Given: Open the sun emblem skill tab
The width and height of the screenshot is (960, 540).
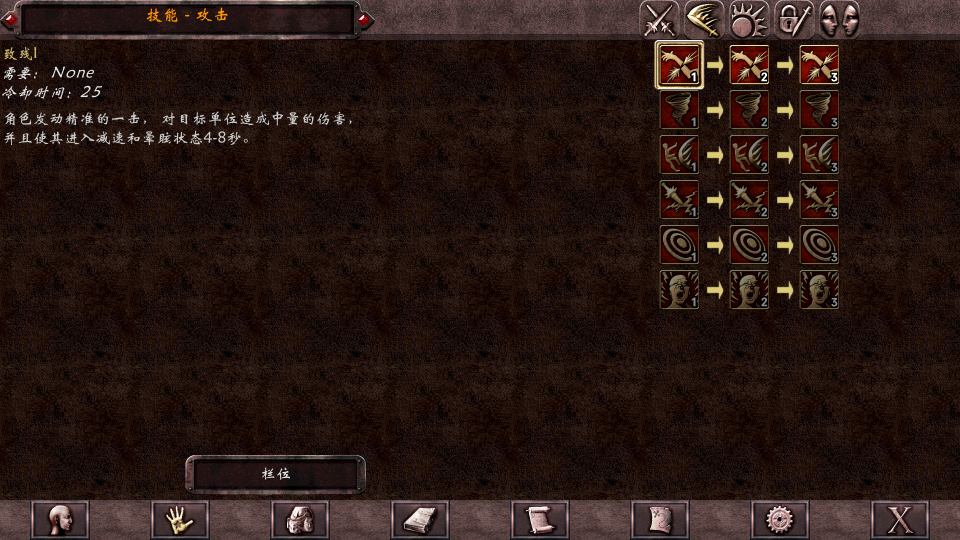Looking at the screenshot, I should [x=749, y=20].
